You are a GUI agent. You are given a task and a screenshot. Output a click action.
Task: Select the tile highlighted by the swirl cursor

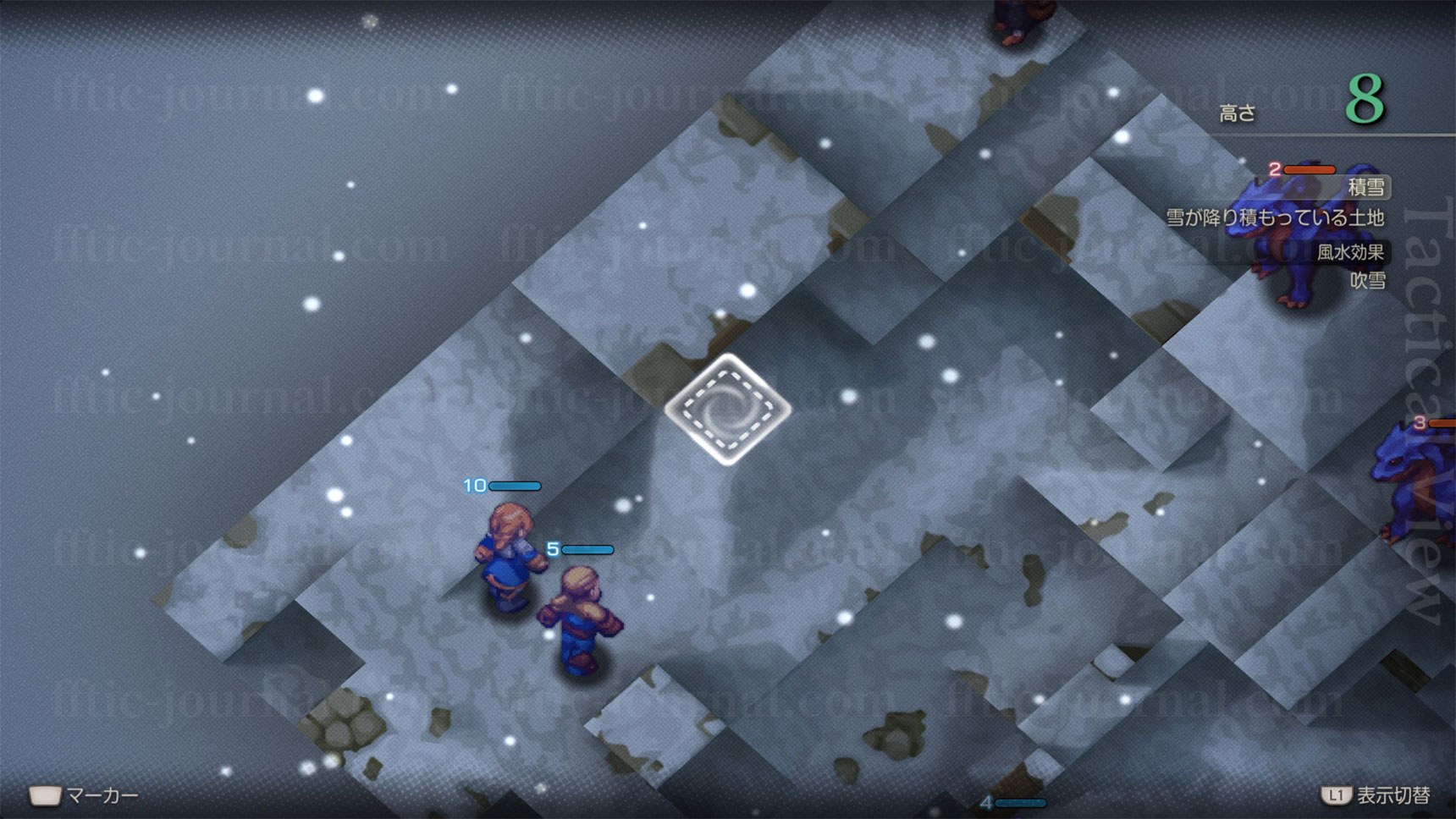727,409
